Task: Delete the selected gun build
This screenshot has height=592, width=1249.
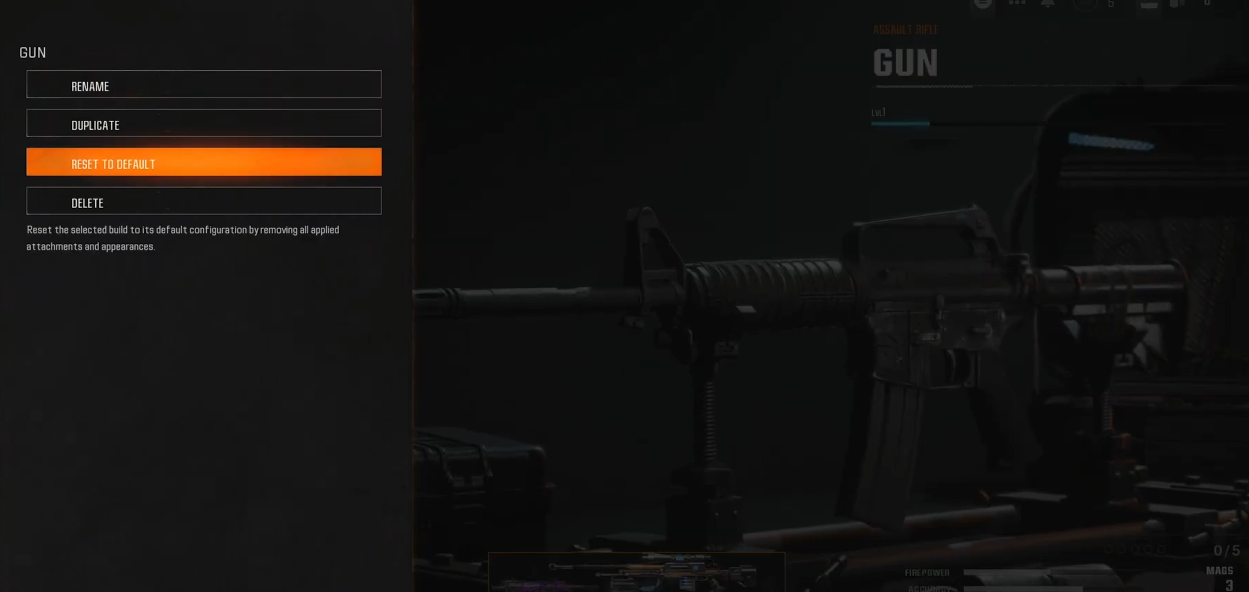Action: (x=204, y=201)
